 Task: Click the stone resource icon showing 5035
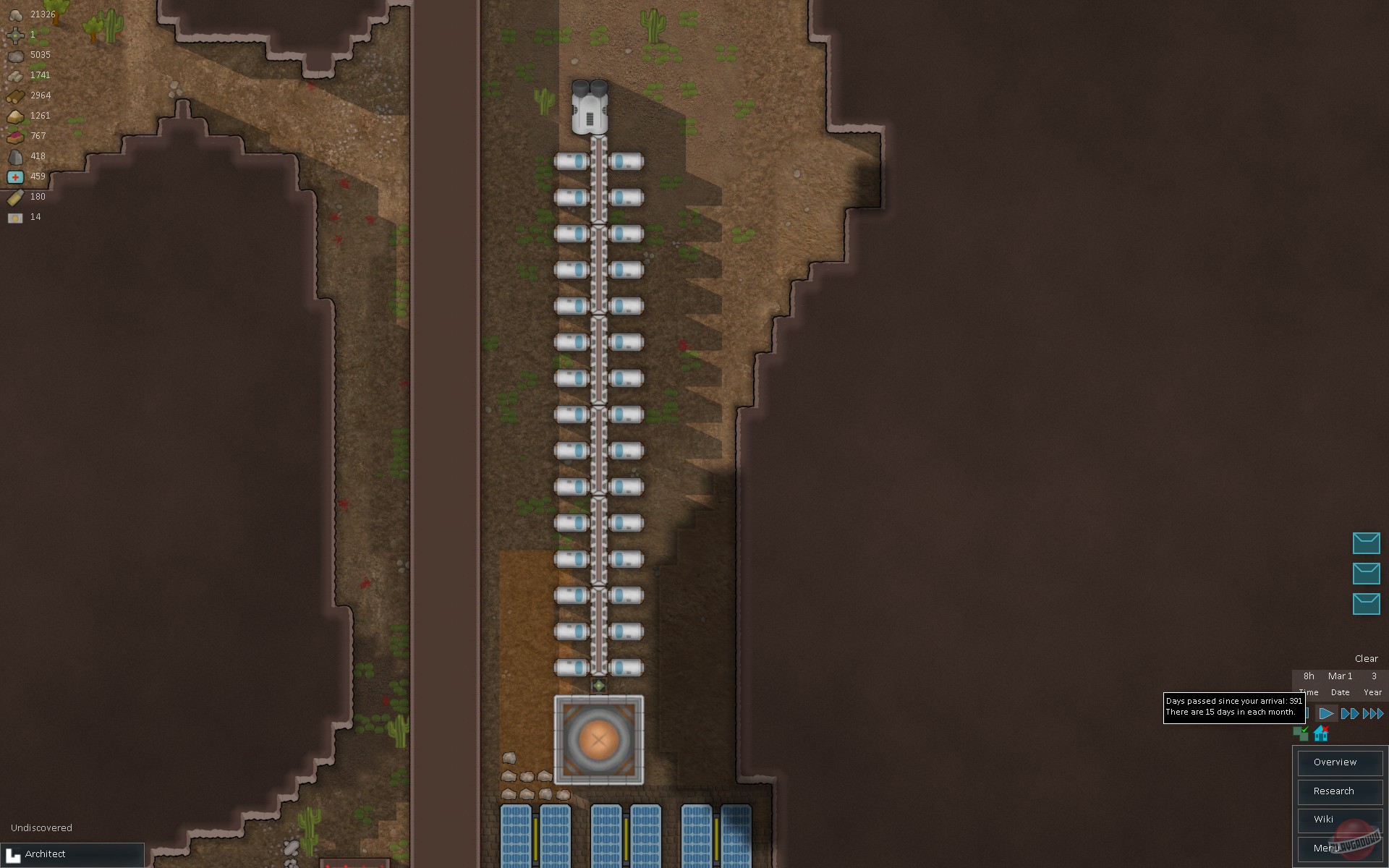pos(14,54)
